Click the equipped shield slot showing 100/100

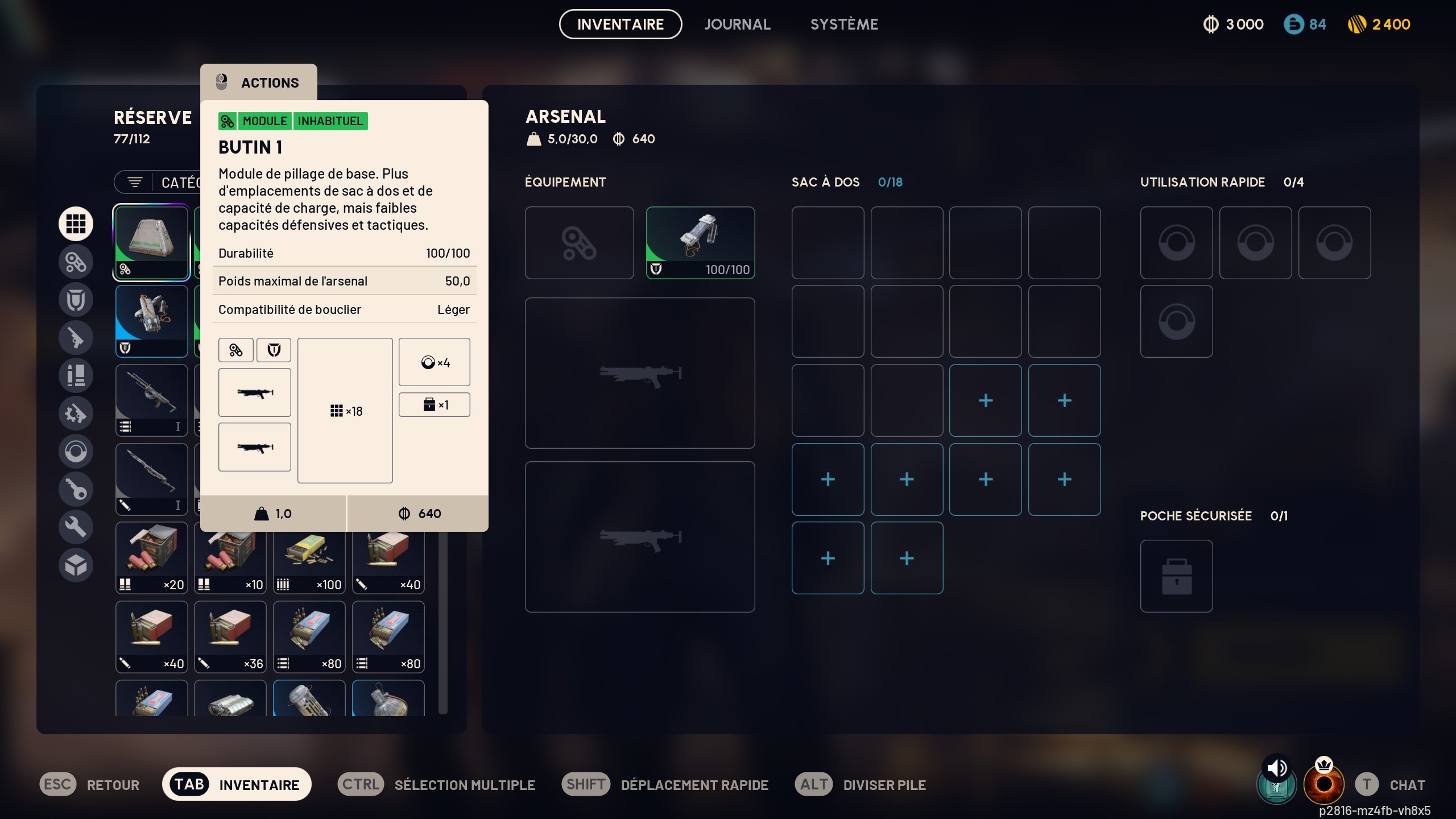pos(700,242)
